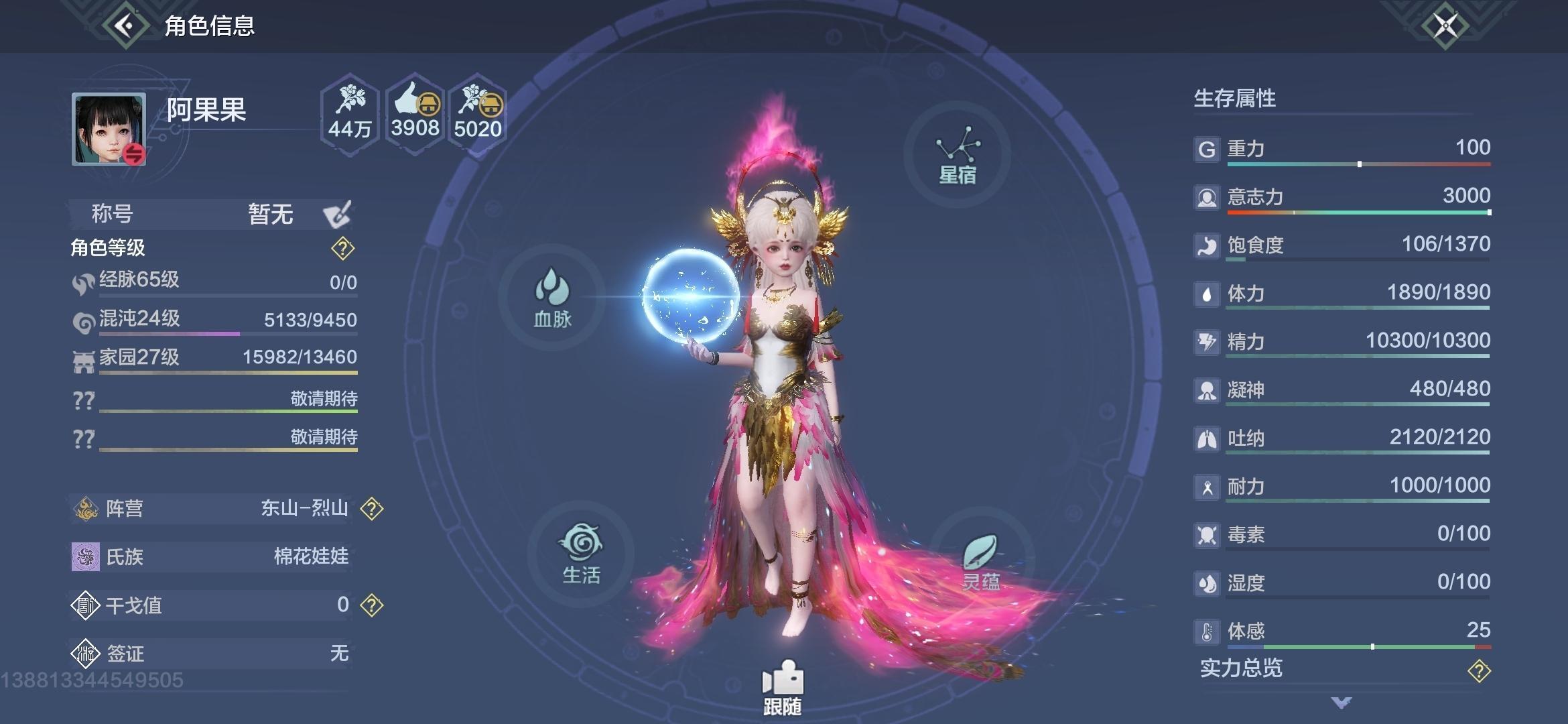
Task: Select the 氏族 棉花娃娃 clan row
Action: click(x=211, y=556)
